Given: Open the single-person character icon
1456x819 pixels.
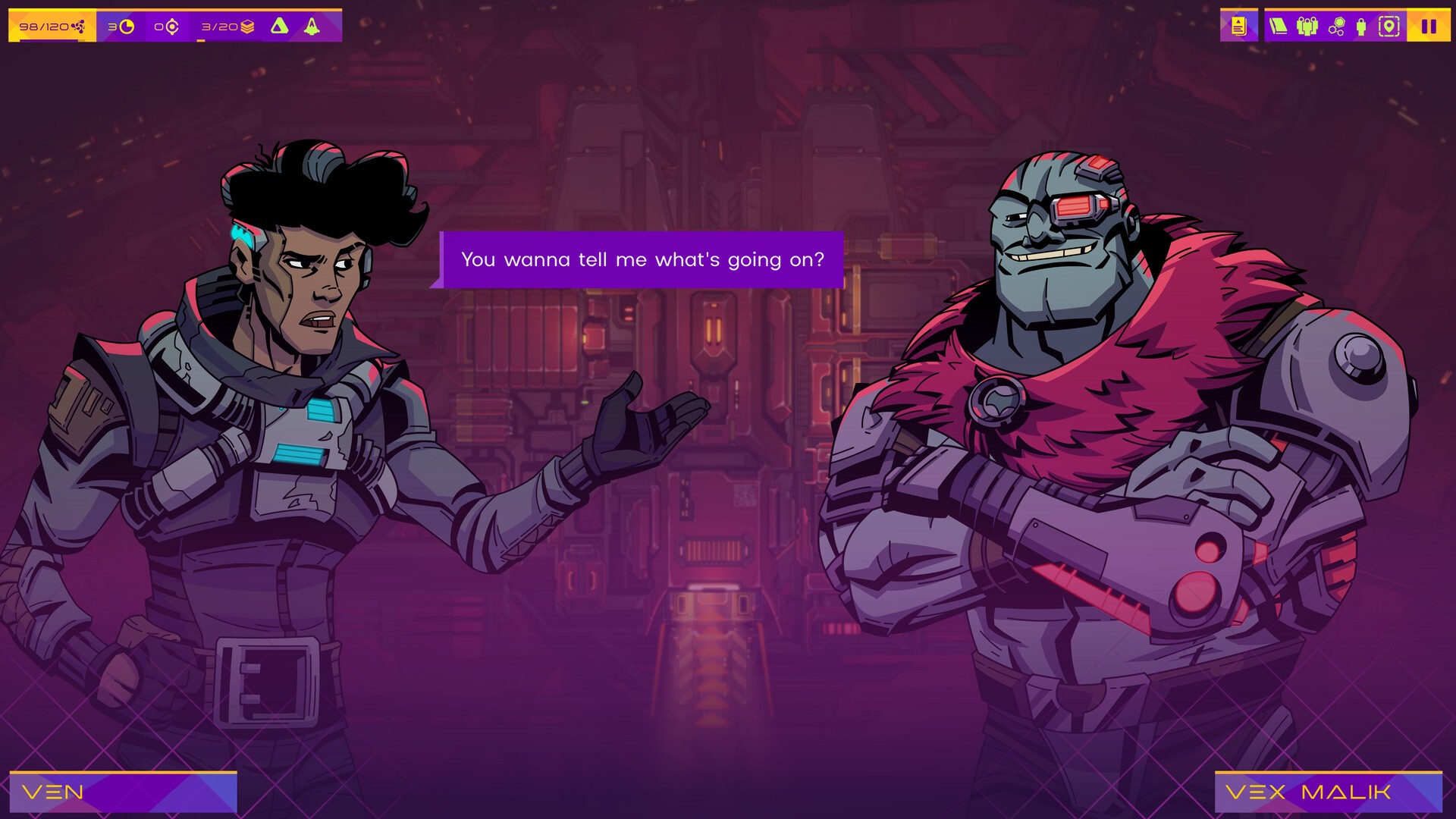Looking at the screenshot, I should (x=1361, y=27).
